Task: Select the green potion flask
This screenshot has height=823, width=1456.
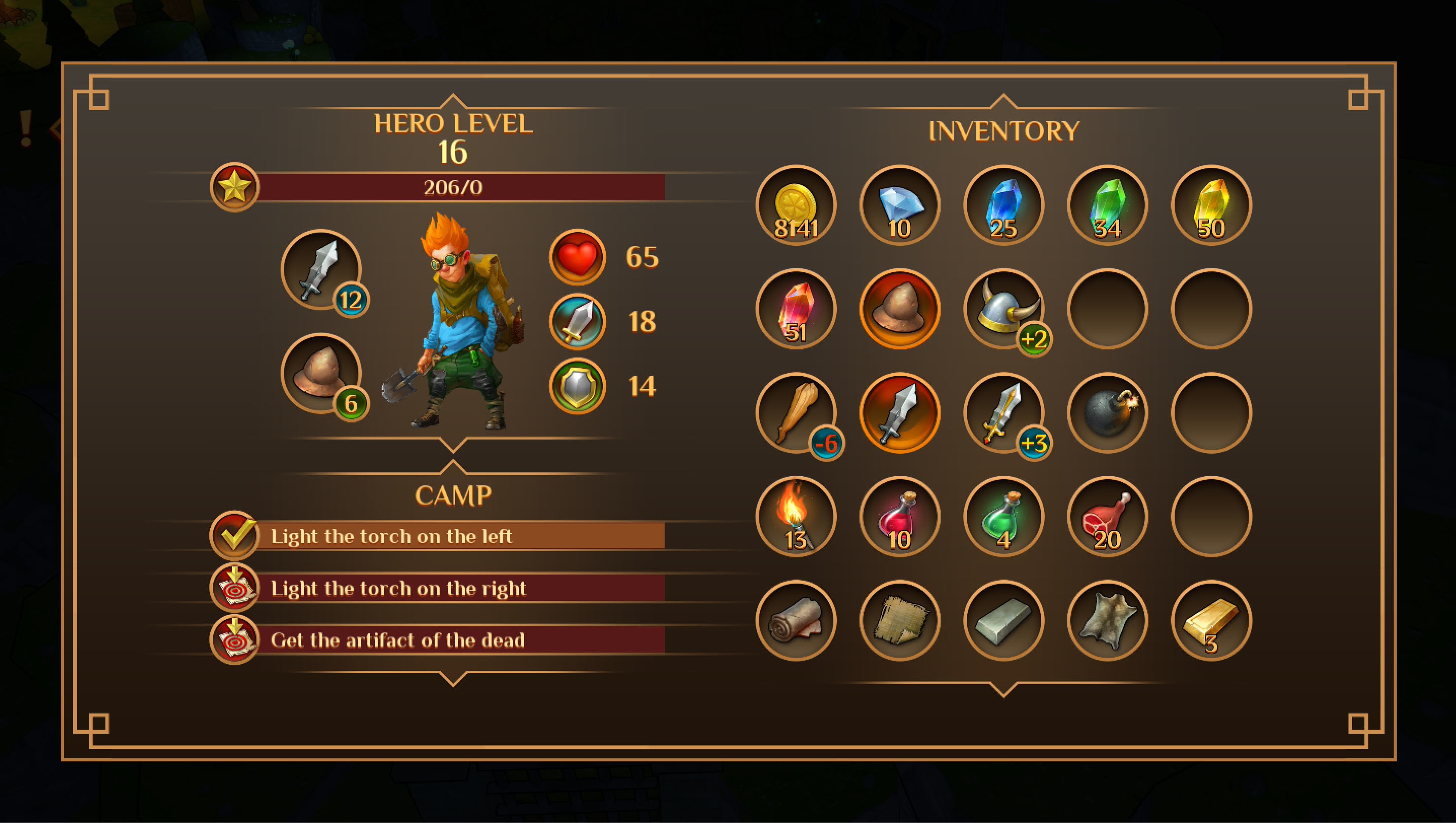Action: [x=1004, y=516]
